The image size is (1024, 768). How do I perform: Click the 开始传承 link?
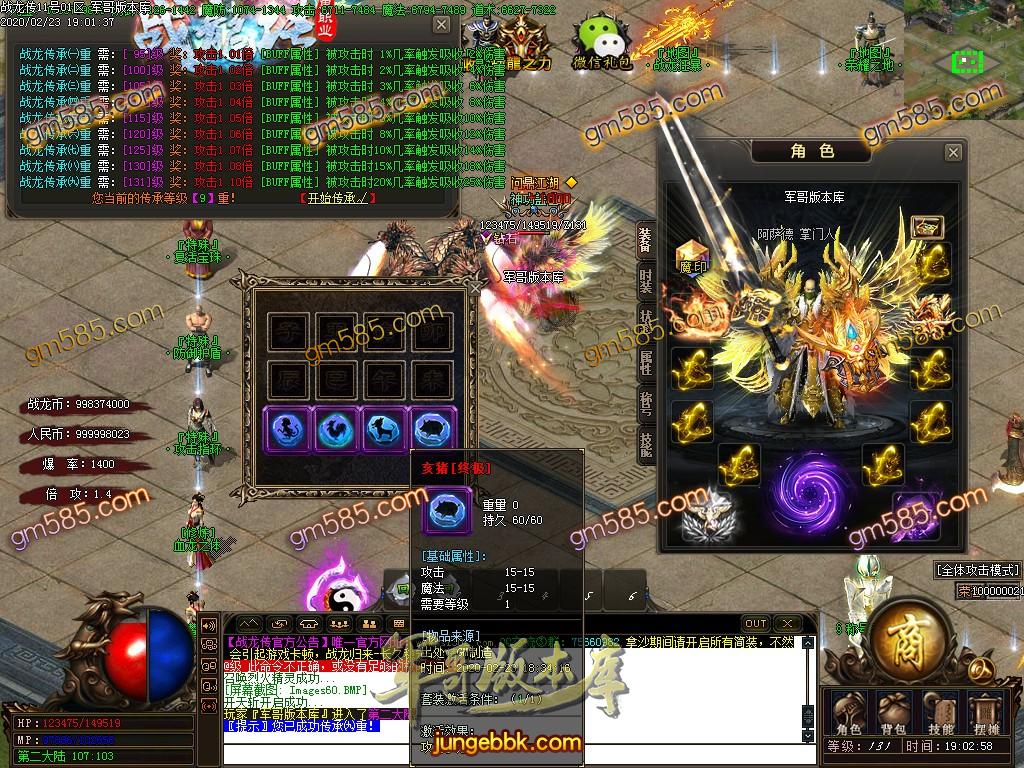(337, 198)
